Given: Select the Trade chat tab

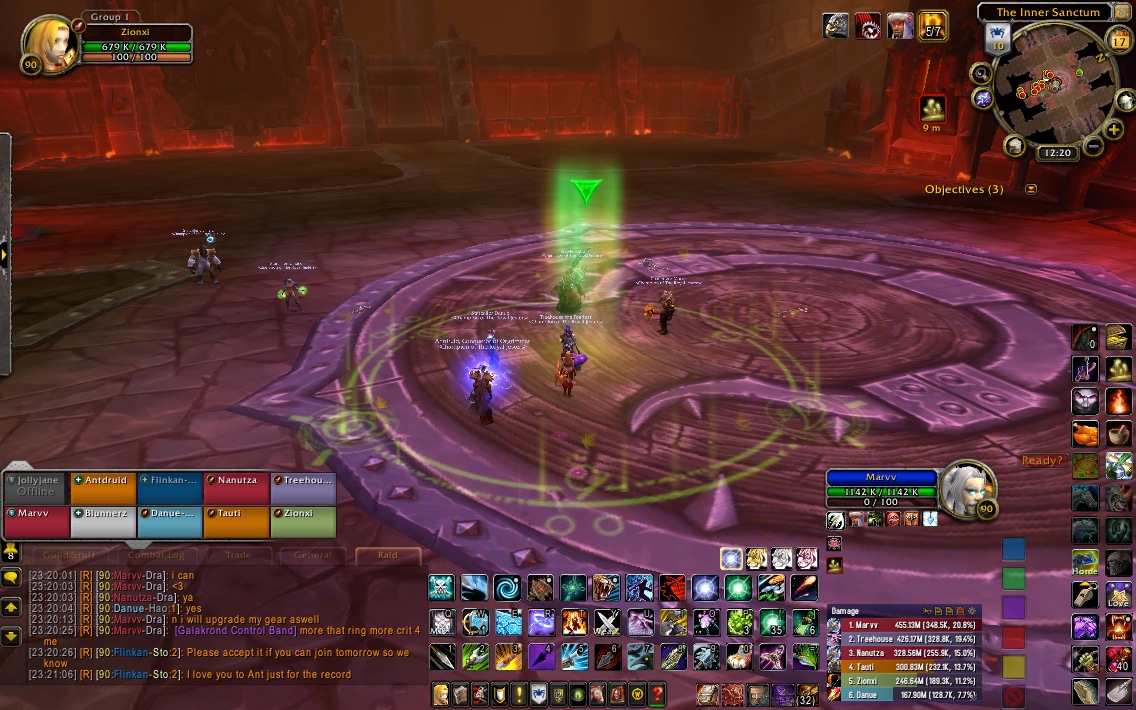Looking at the screenshot, I should coord(238,555).
